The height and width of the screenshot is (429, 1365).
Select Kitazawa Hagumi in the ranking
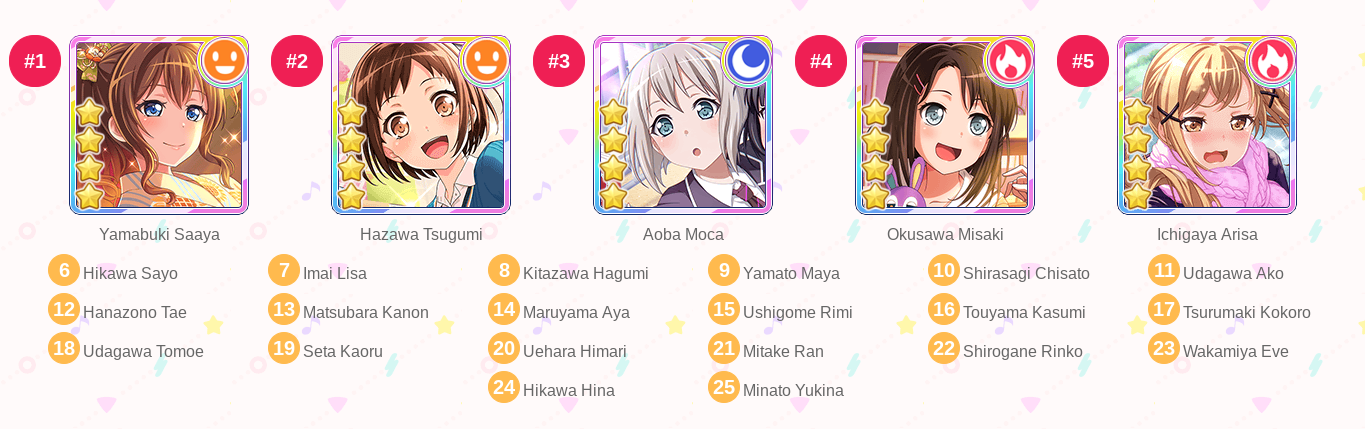point(585,273)
